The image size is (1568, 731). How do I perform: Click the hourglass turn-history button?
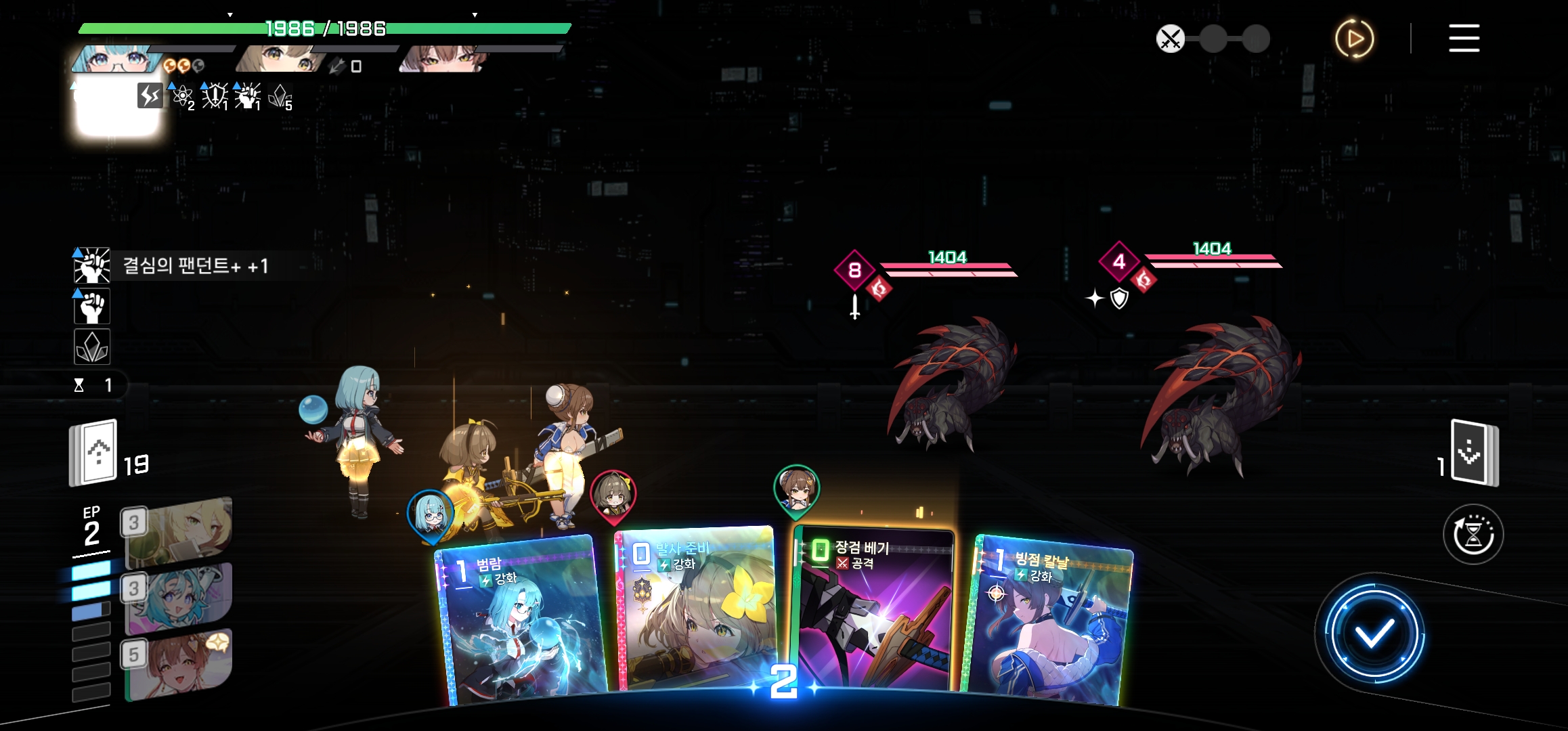[1473, 534]
